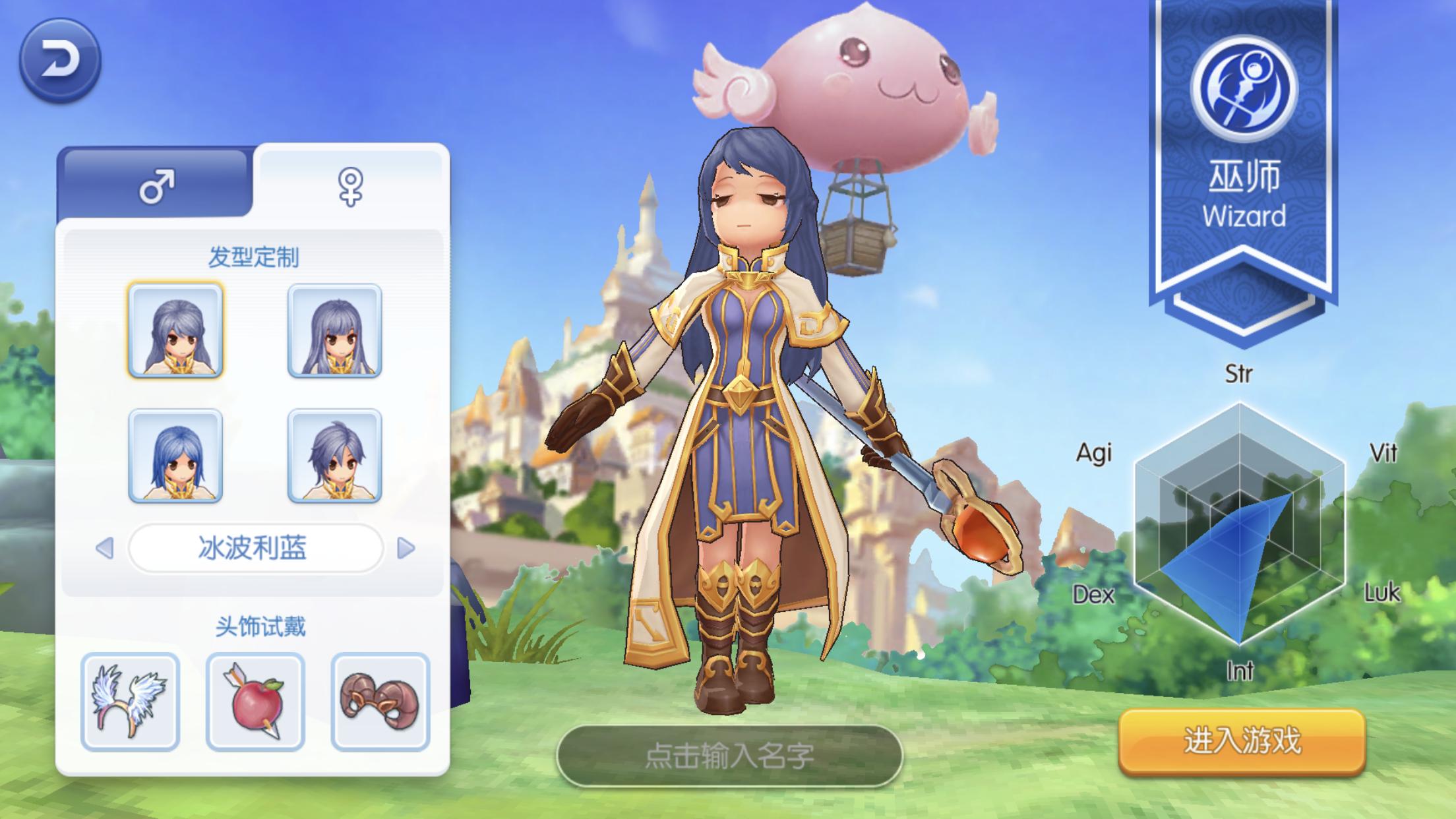1456x819 pixels.
Task: Pick the short bright blue bob hairstyle
Action: (x=175, y=456)
